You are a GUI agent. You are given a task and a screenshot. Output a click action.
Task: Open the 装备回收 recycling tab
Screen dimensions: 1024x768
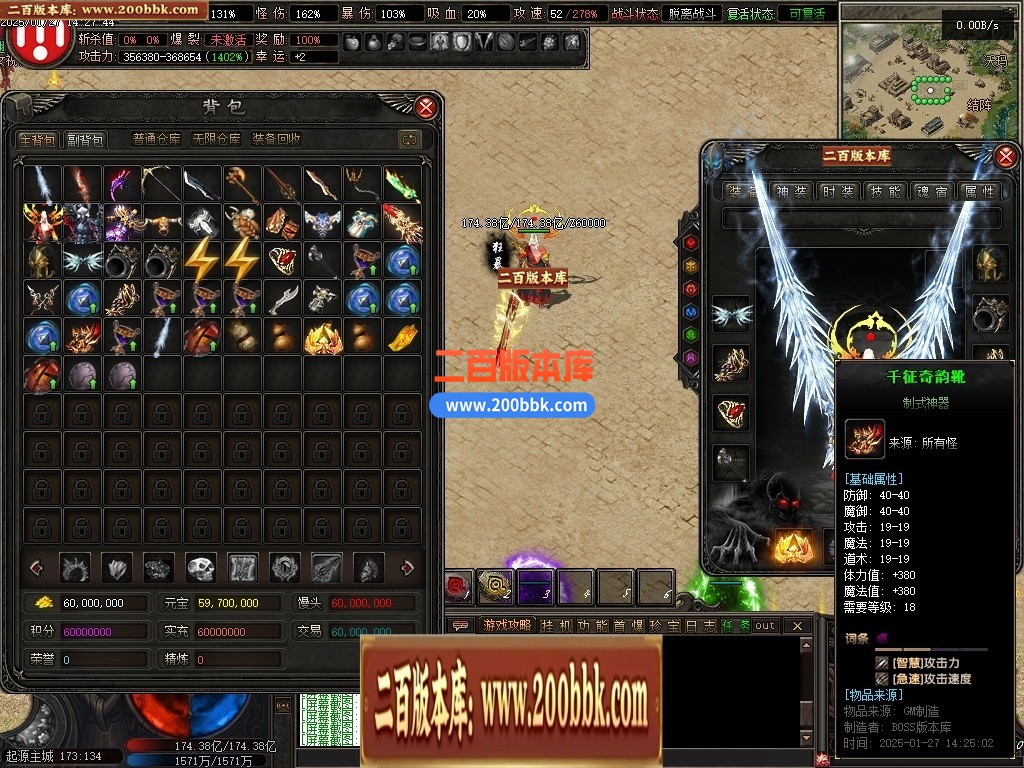276,139
